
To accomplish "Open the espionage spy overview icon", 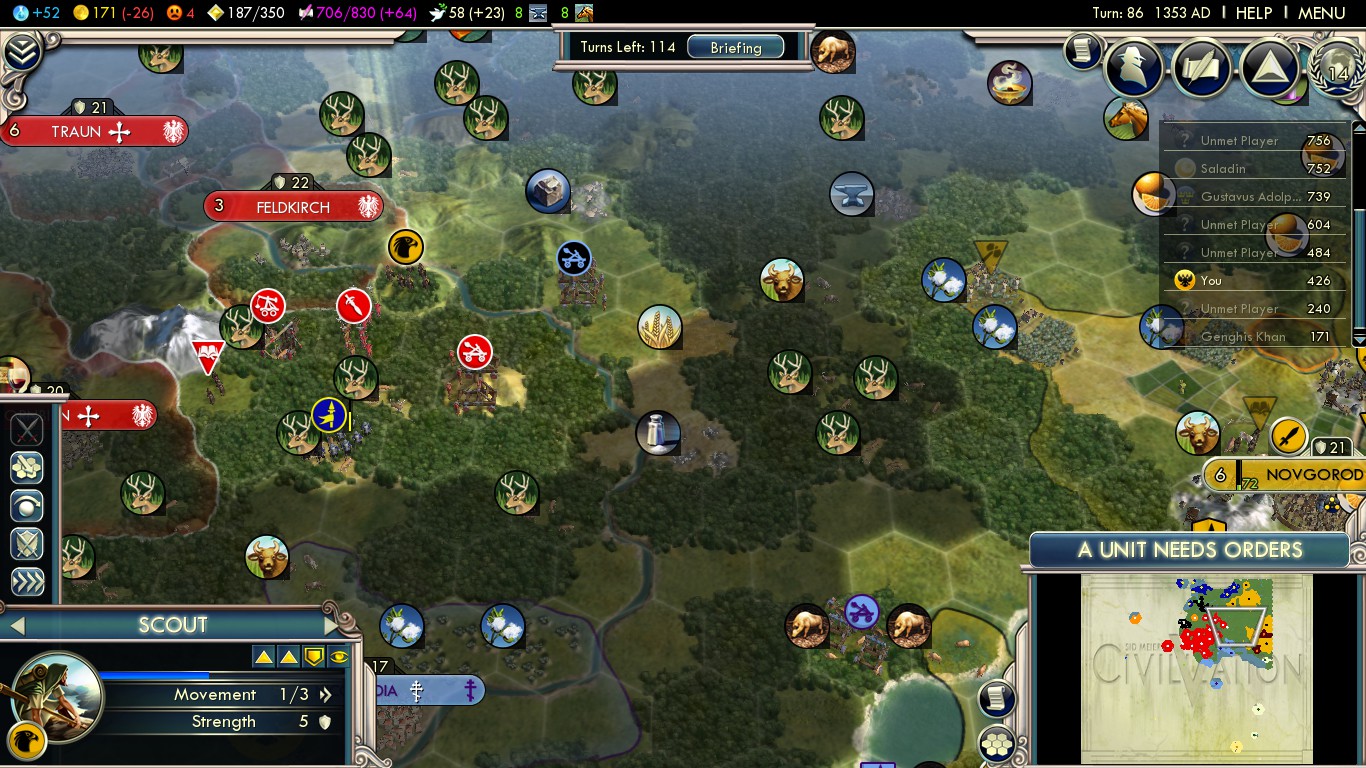I will (x=1134, y=67).
